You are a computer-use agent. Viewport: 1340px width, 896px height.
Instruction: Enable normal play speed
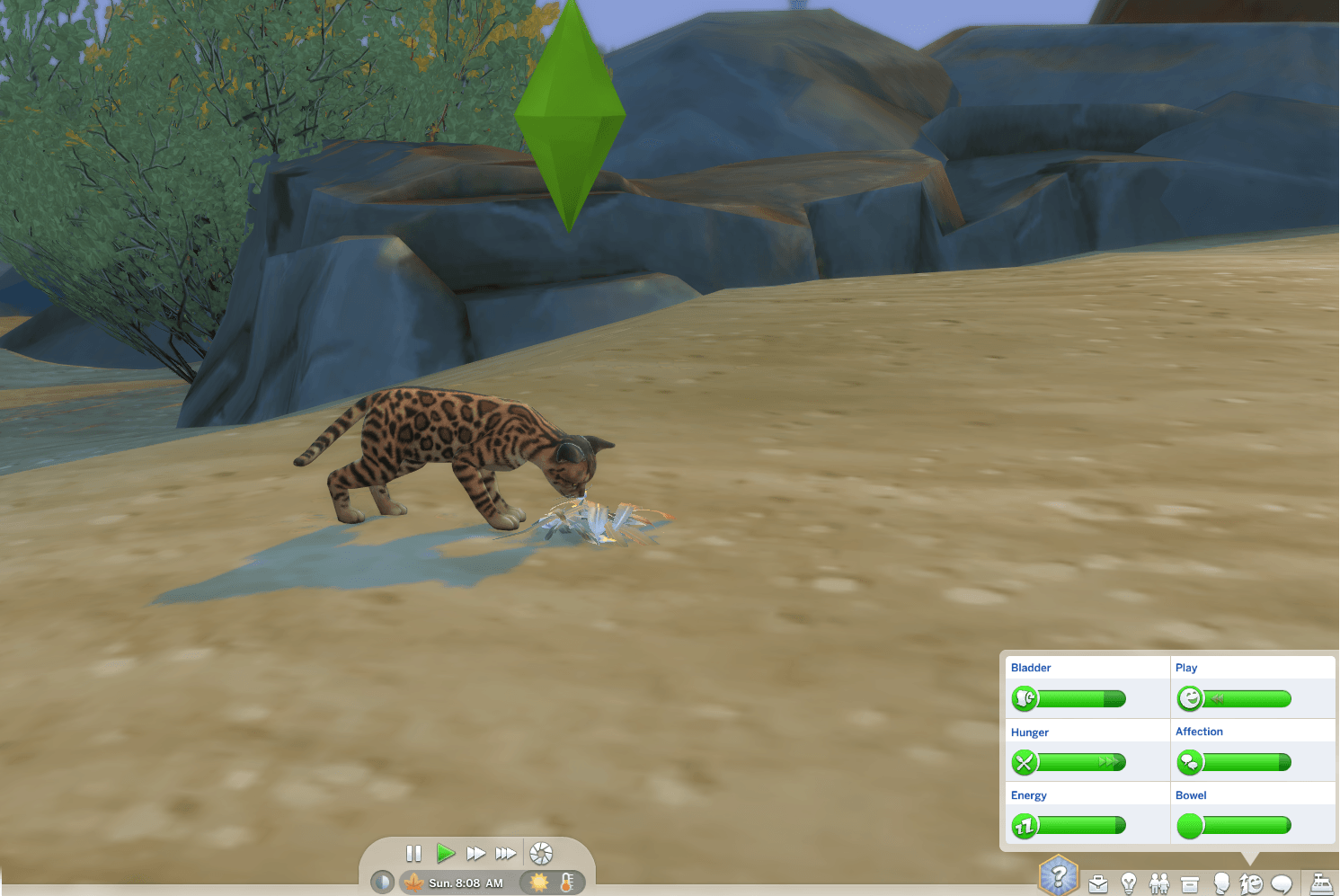(x=446, y=852)
